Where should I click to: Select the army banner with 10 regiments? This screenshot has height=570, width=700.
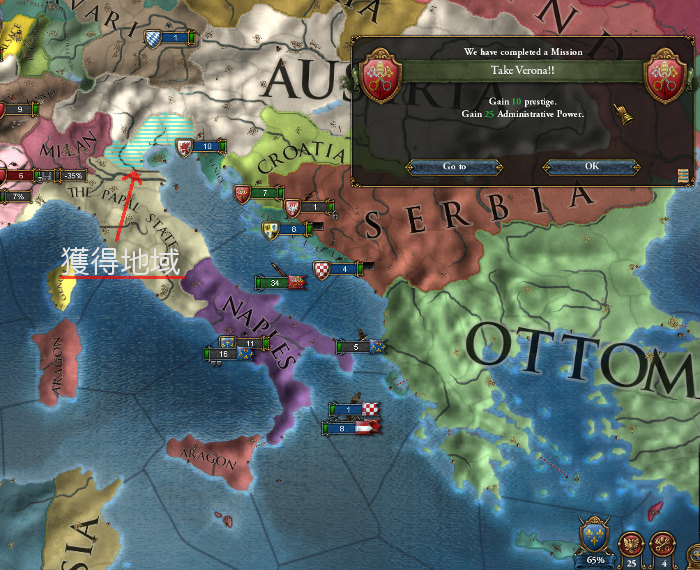click(202, 146)
